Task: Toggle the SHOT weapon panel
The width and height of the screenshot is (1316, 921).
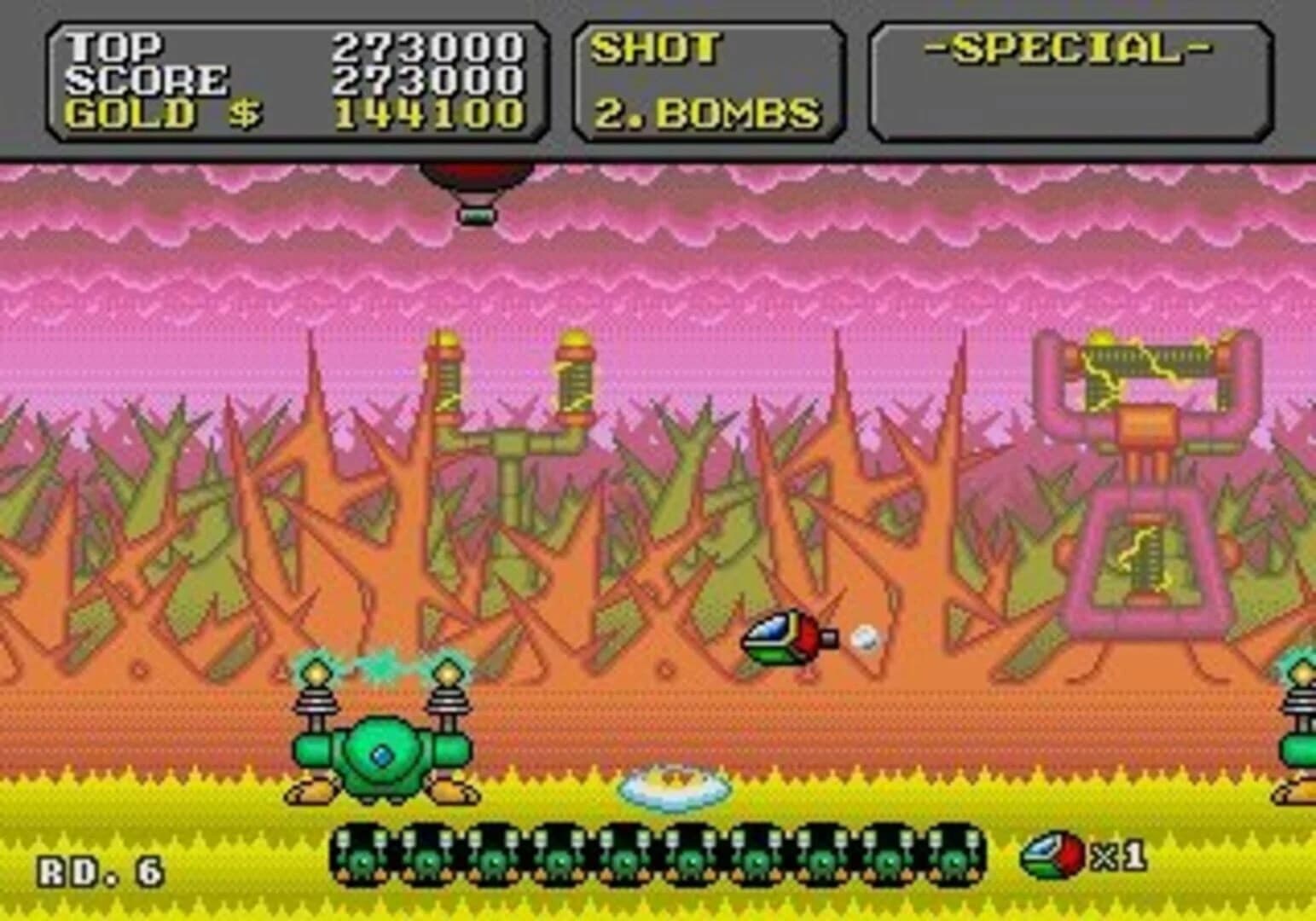Action: [657, 51]
